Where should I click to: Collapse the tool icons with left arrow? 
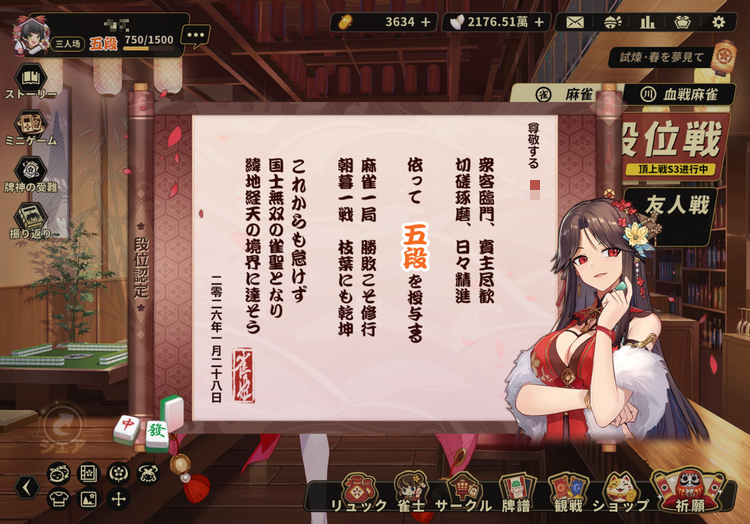tap(28, 487)
